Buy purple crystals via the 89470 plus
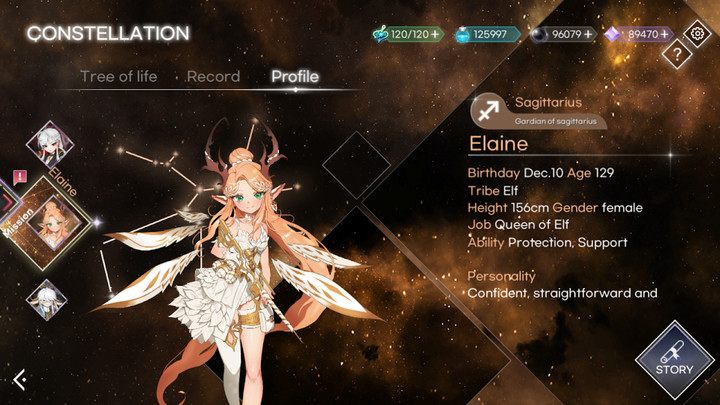Viewport: 720px width, 405px height. [664, 34]
